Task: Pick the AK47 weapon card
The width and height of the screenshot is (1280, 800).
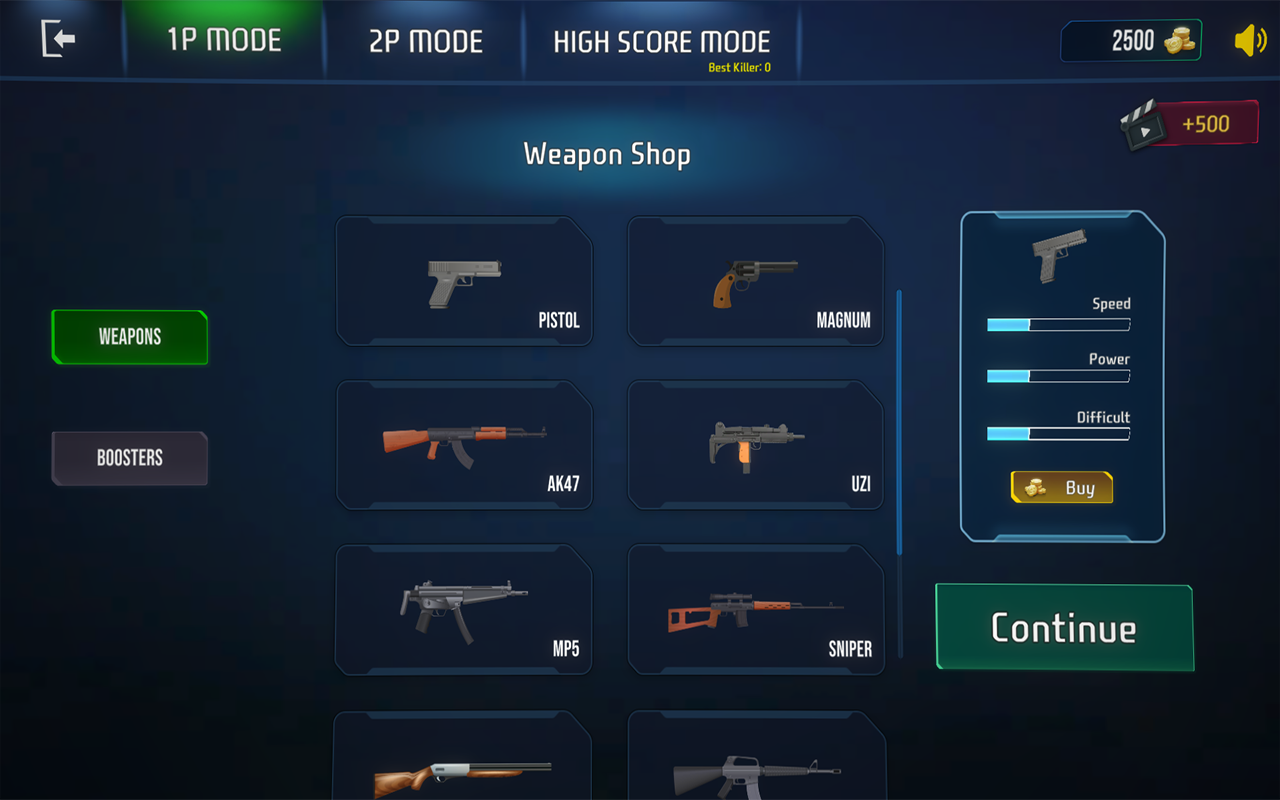Action: tap(464, 445)
